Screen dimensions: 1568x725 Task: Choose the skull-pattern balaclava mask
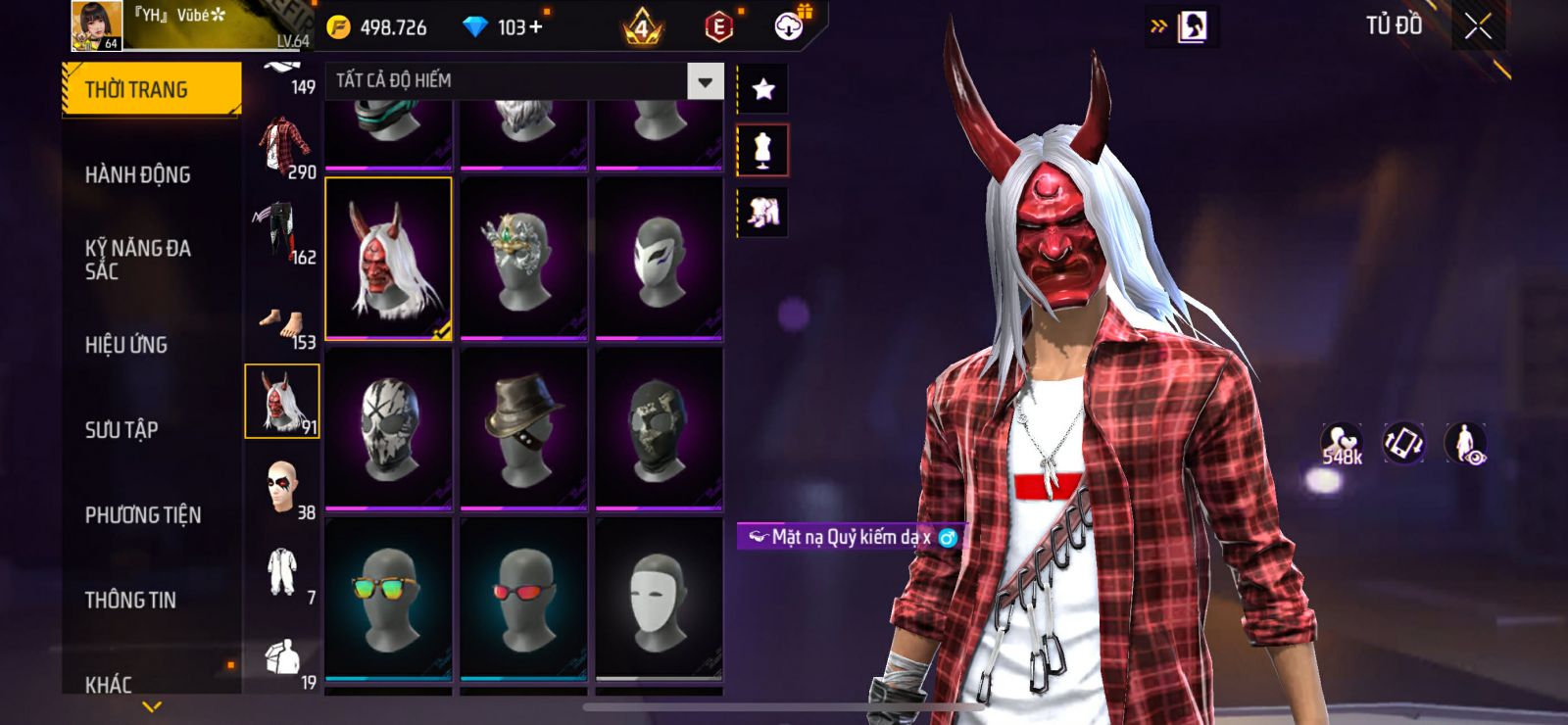click(x=388, y=429)
